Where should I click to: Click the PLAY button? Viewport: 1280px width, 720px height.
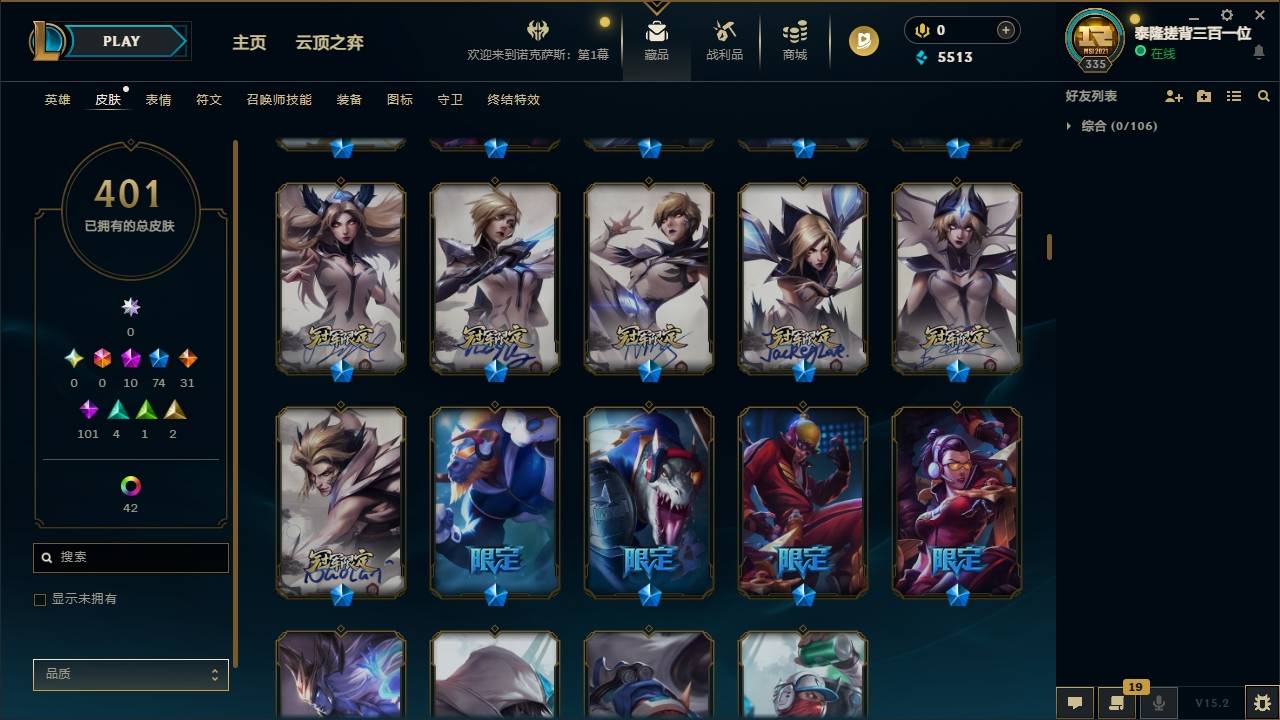121,41
